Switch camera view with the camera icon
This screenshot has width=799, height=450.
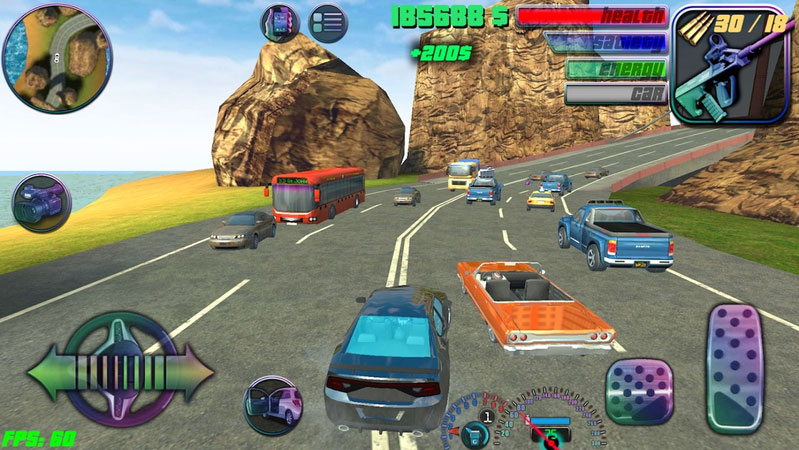click(x=41, y=203)
